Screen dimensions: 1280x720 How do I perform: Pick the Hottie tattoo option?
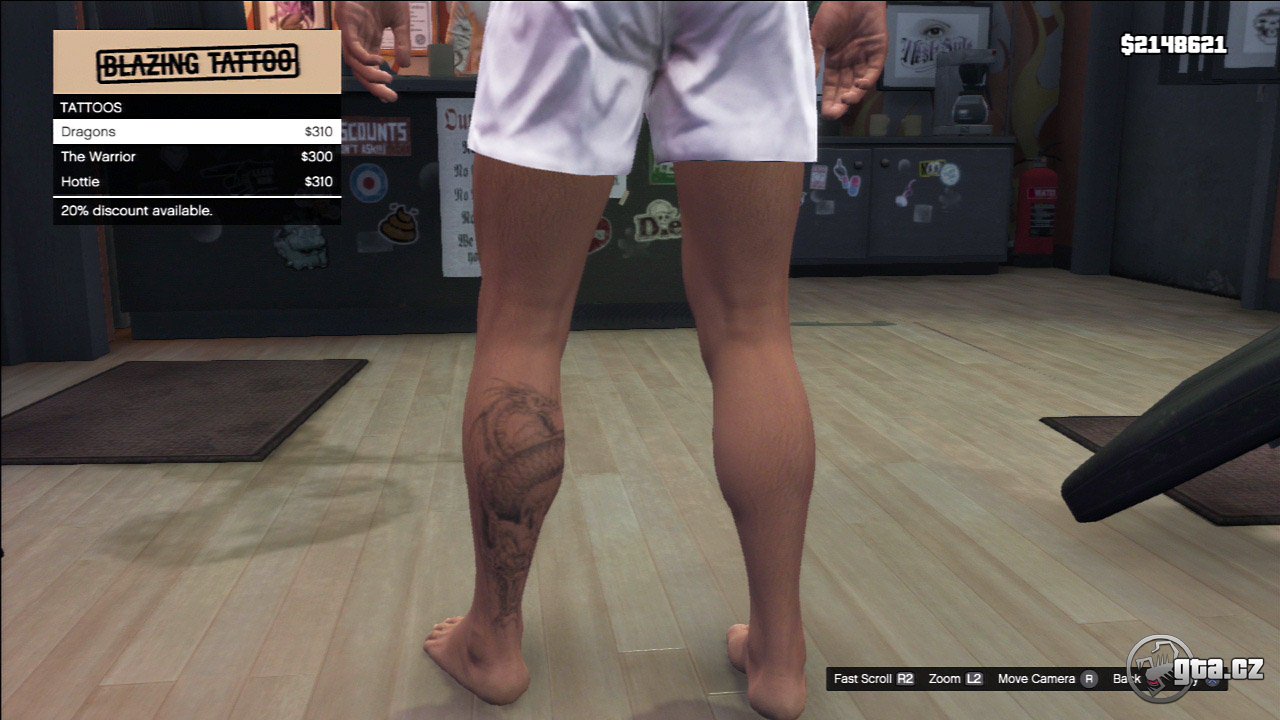click(x=196, y=182)
